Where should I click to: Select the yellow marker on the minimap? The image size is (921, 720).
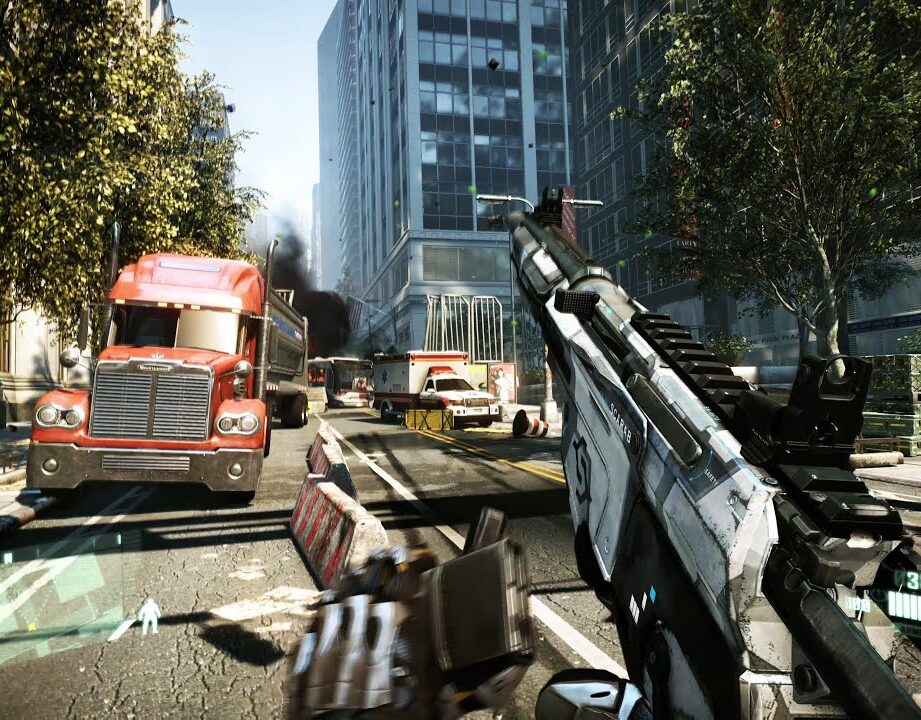tap(32, 627)
